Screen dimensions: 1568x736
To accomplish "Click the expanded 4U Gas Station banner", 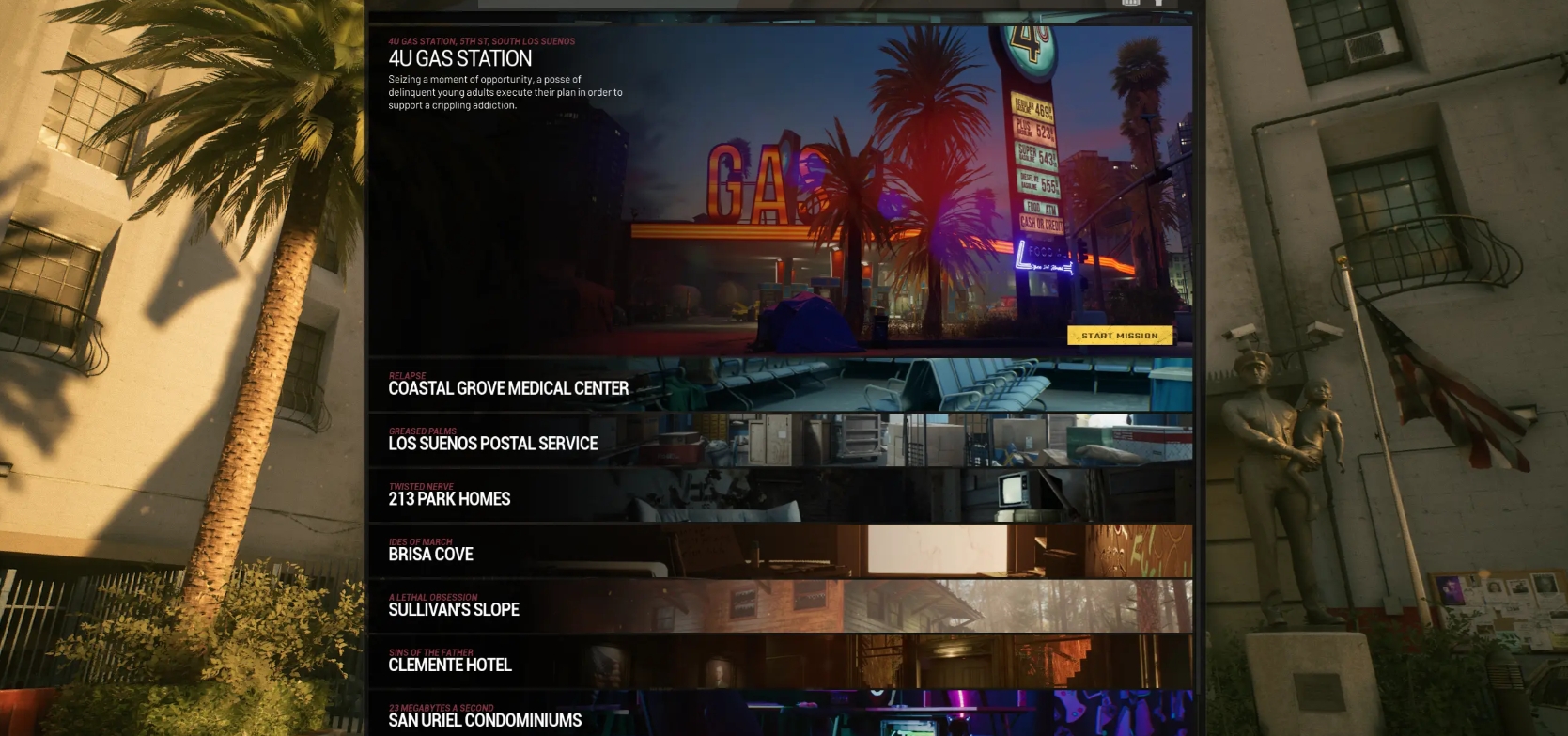I will point(780,188).
